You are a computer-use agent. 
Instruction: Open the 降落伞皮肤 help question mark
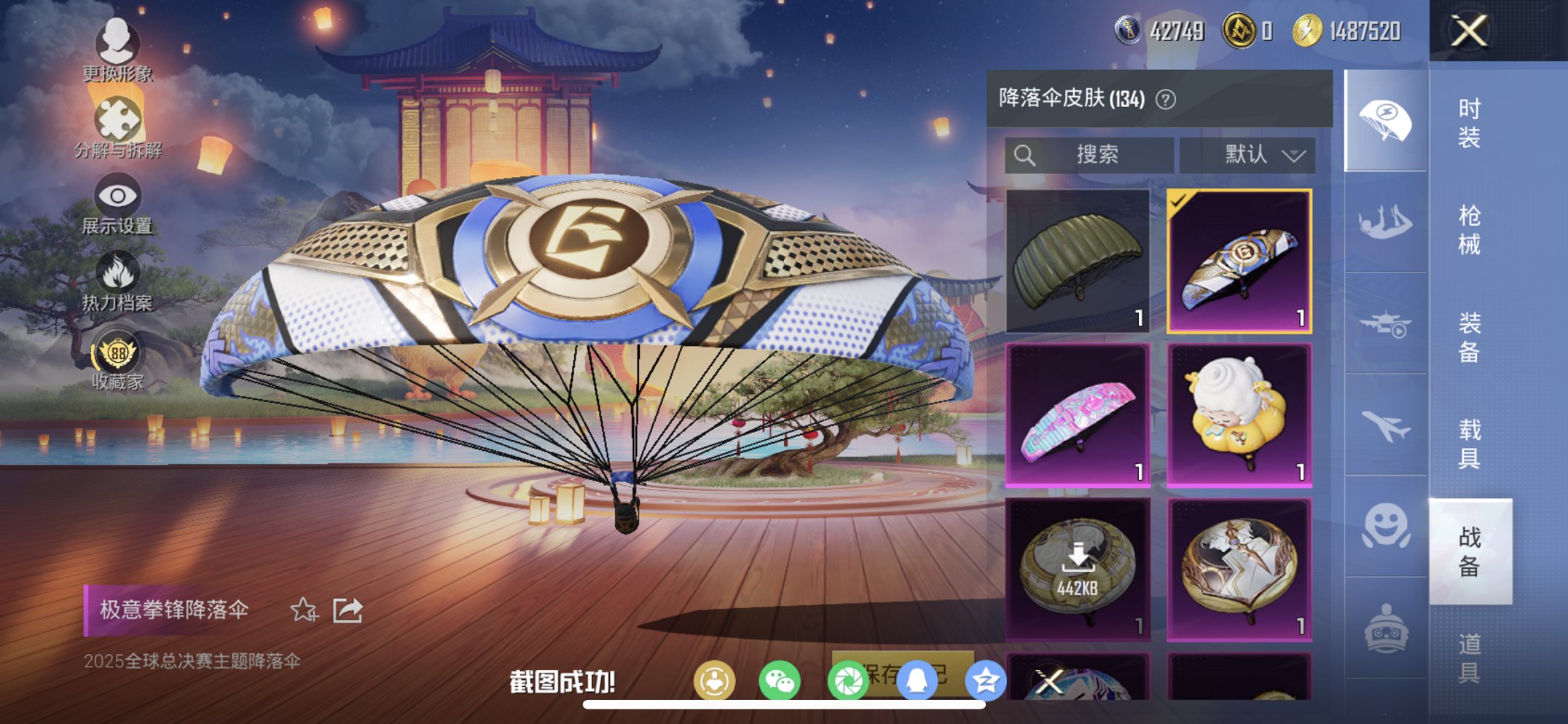(x=1165, y=100)
